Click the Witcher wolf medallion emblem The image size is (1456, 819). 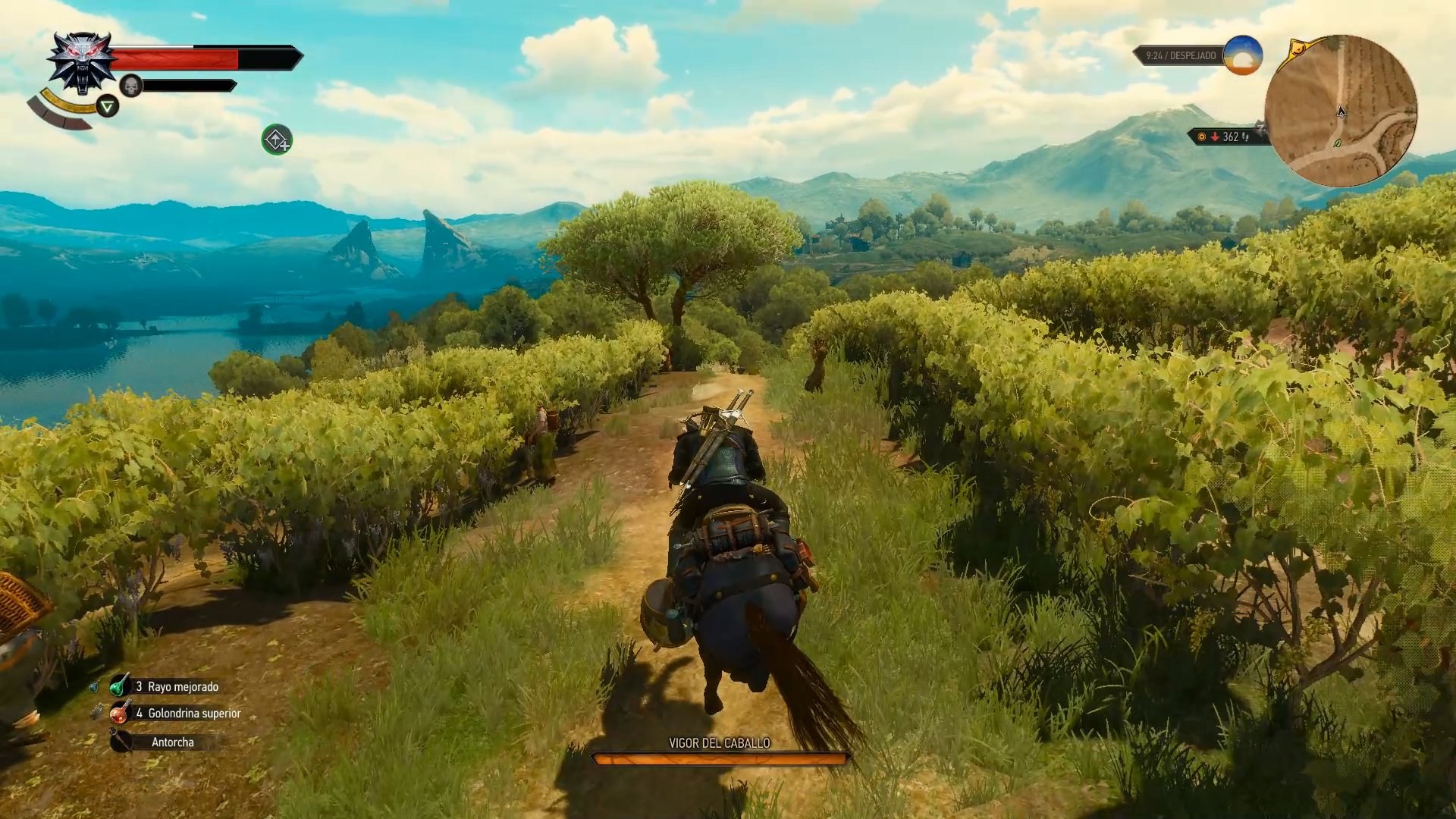pyautogui.click(x=81, y=61)
